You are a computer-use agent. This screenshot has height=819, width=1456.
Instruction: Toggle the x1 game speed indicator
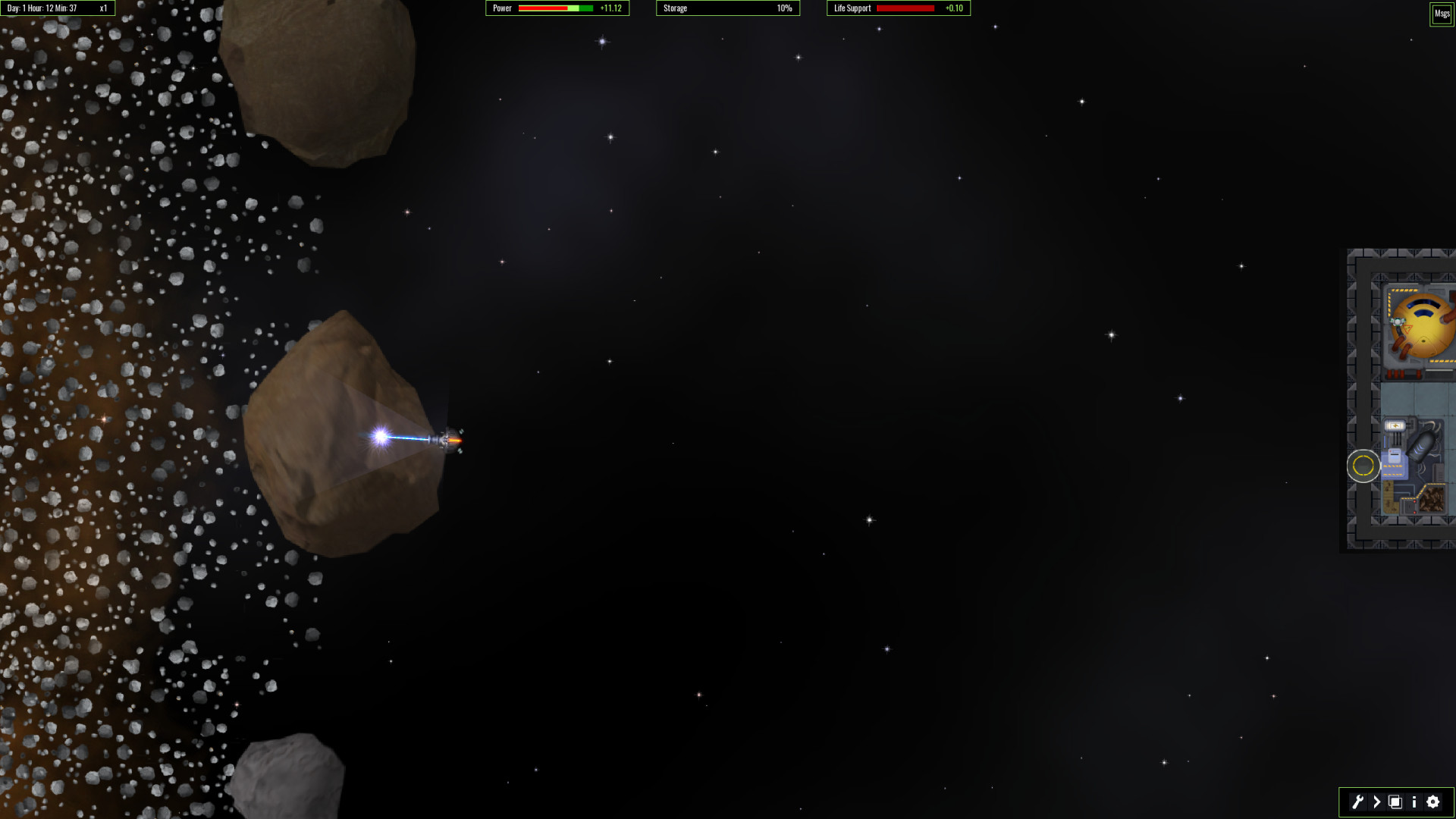pyautogui.click(x=102, y=8)
